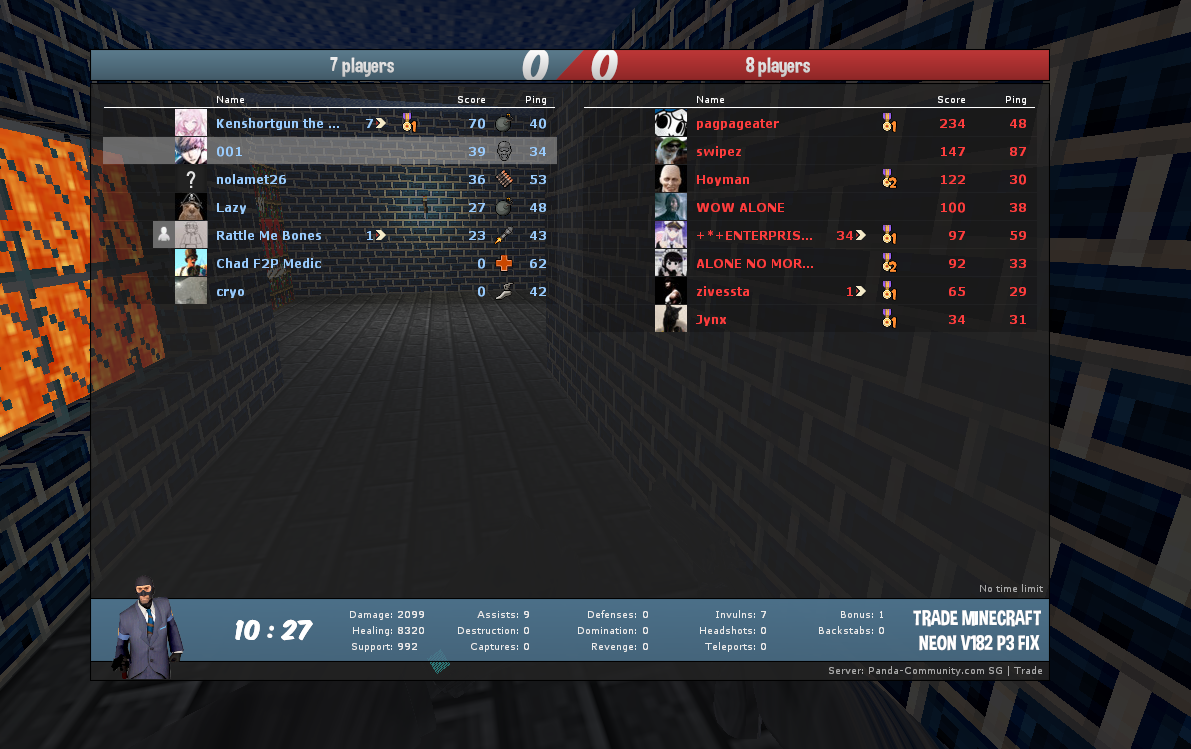This screenshot has height=749, width=1191.
Task: Click Chad F2P Medic's avatar picture
Action: pyautogui.click(x=191, y=263)
